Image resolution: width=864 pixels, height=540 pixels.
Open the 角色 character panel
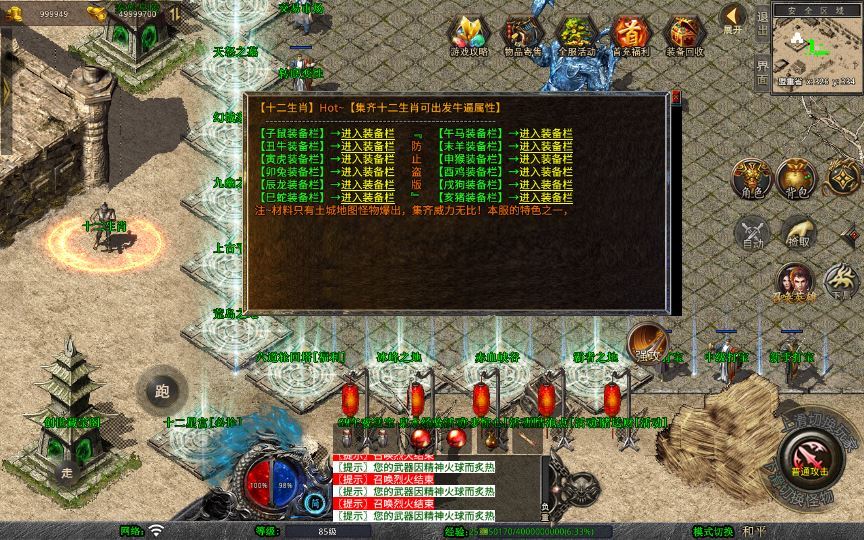(x=751, y=177)
